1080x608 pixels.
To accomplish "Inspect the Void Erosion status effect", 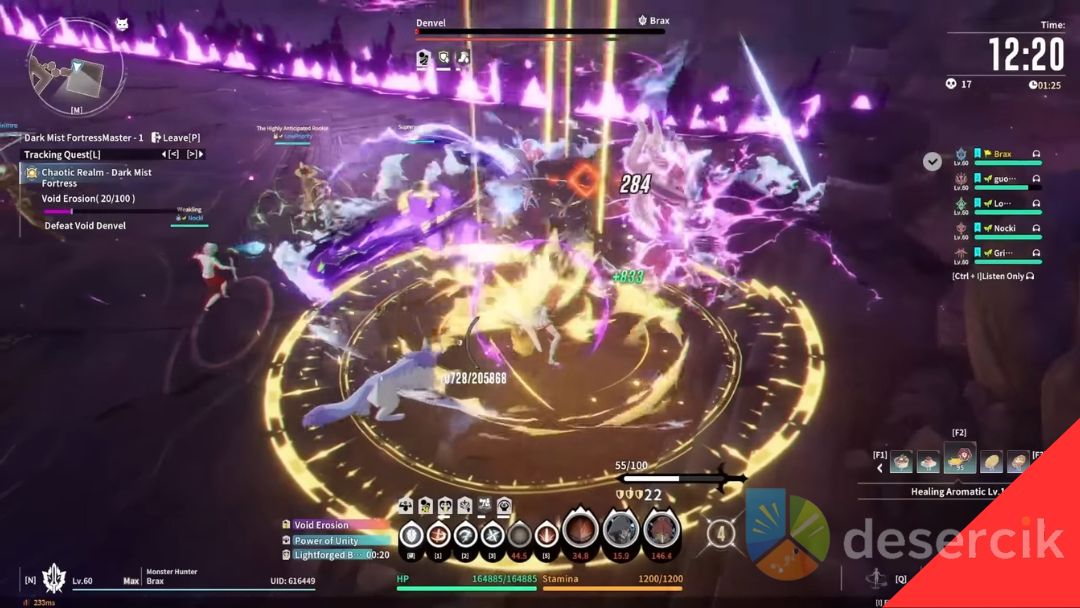I will (x=321, y=525).
